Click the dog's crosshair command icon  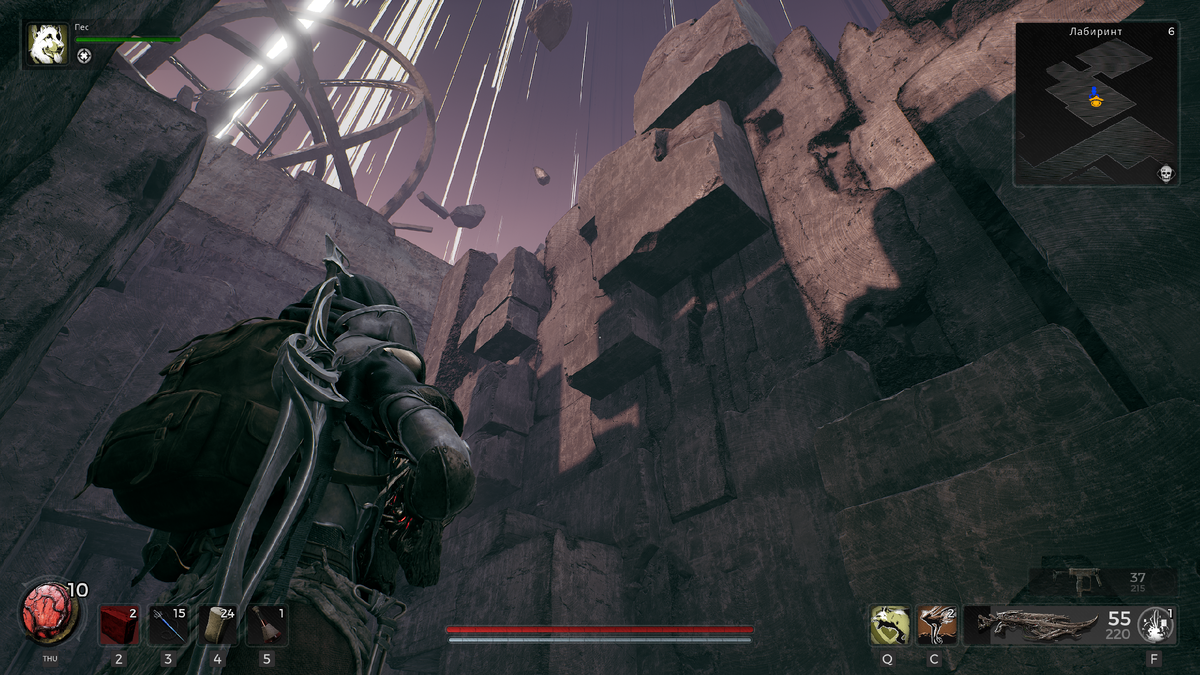pyautogui.click(x=84, y=56)
